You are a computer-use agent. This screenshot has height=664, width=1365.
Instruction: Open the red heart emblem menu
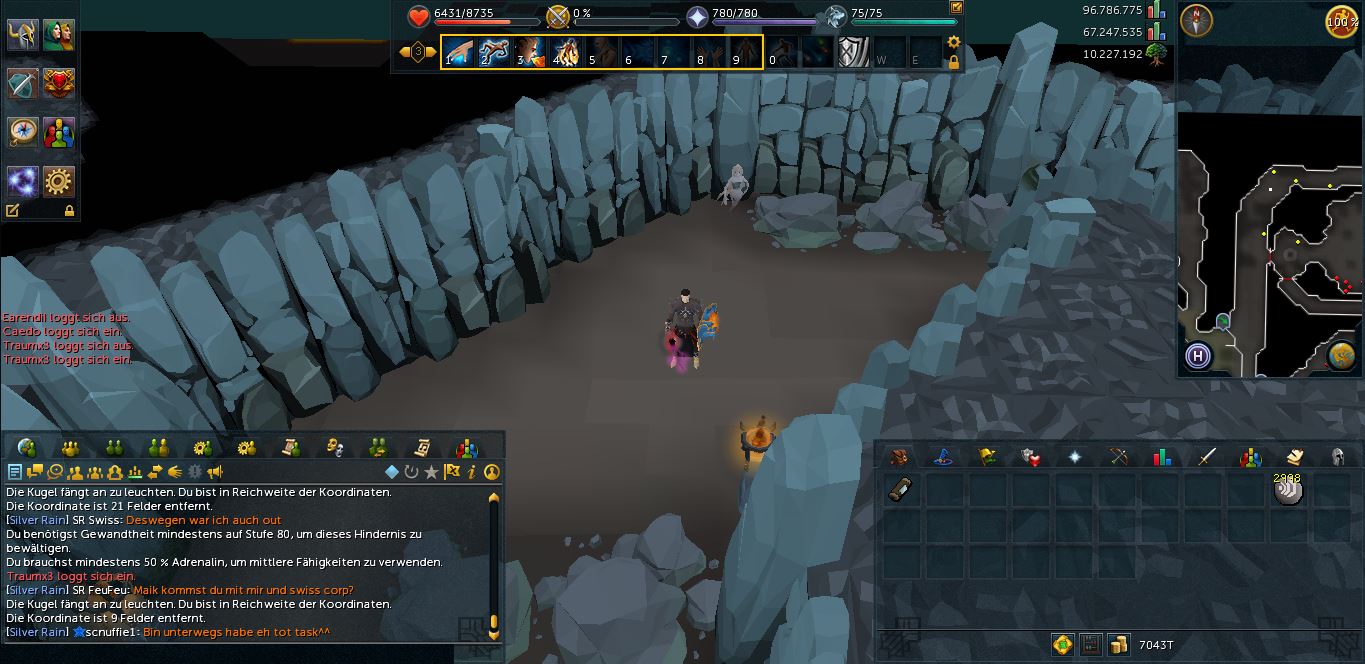click(59, 83)
